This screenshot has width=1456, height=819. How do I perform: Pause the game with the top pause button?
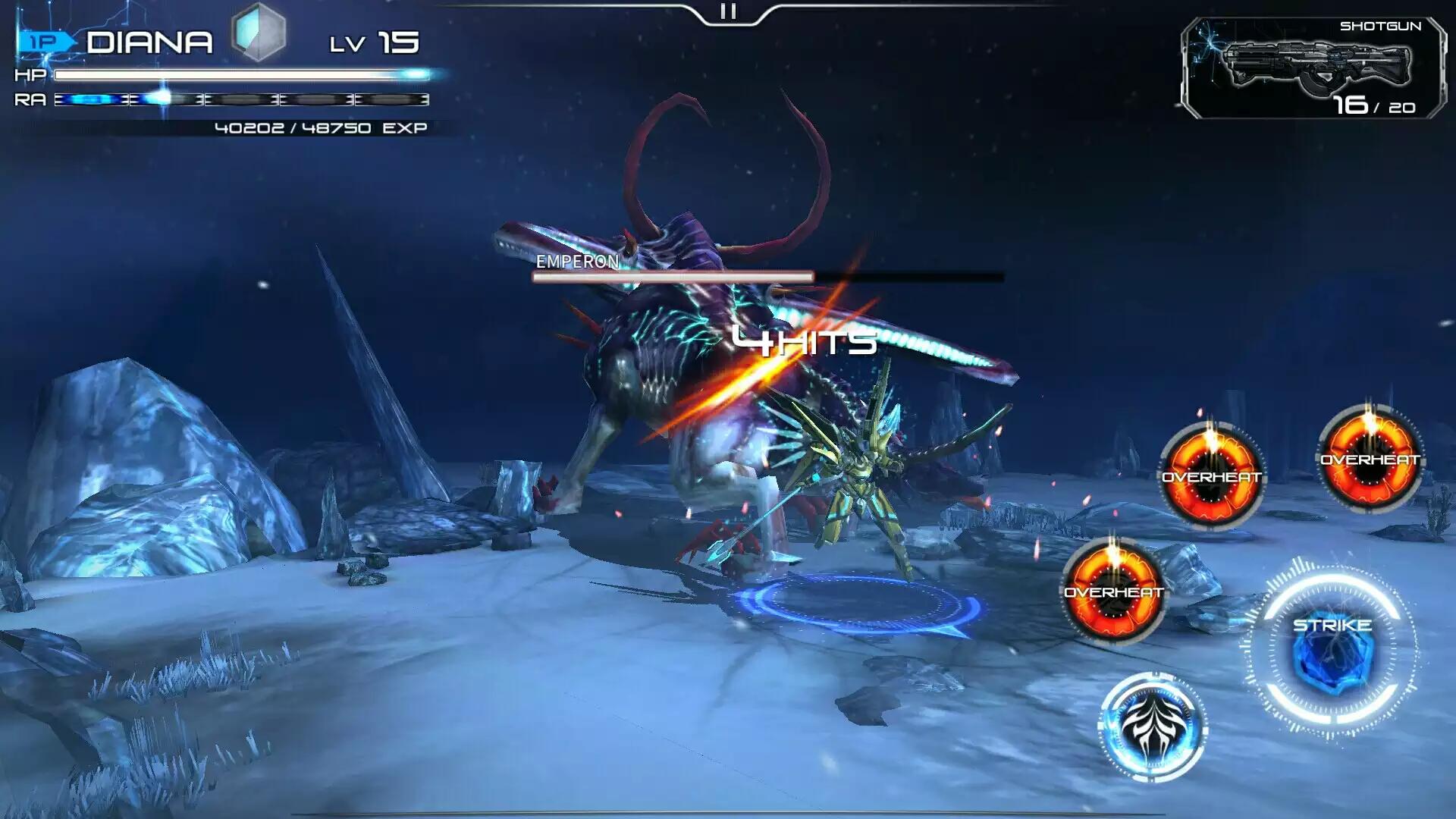pyautogui.click(x=728, y=11)
